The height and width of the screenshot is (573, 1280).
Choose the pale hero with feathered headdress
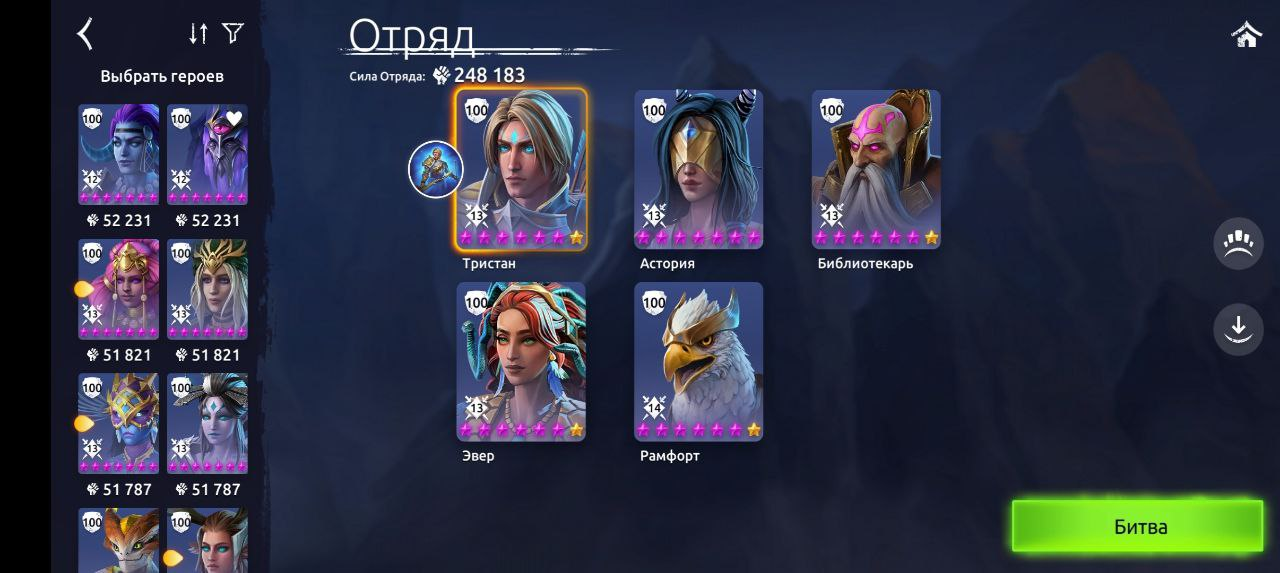pyautogui.click(x=207, y=424)
